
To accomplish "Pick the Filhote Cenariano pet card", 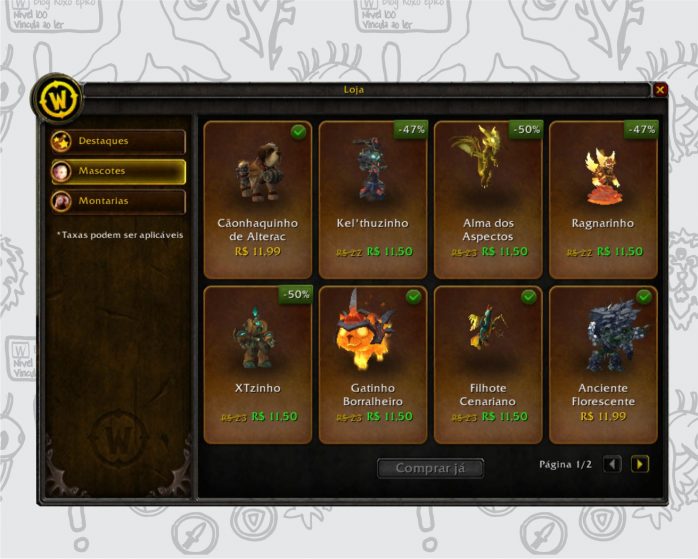I will pos(488,364).
